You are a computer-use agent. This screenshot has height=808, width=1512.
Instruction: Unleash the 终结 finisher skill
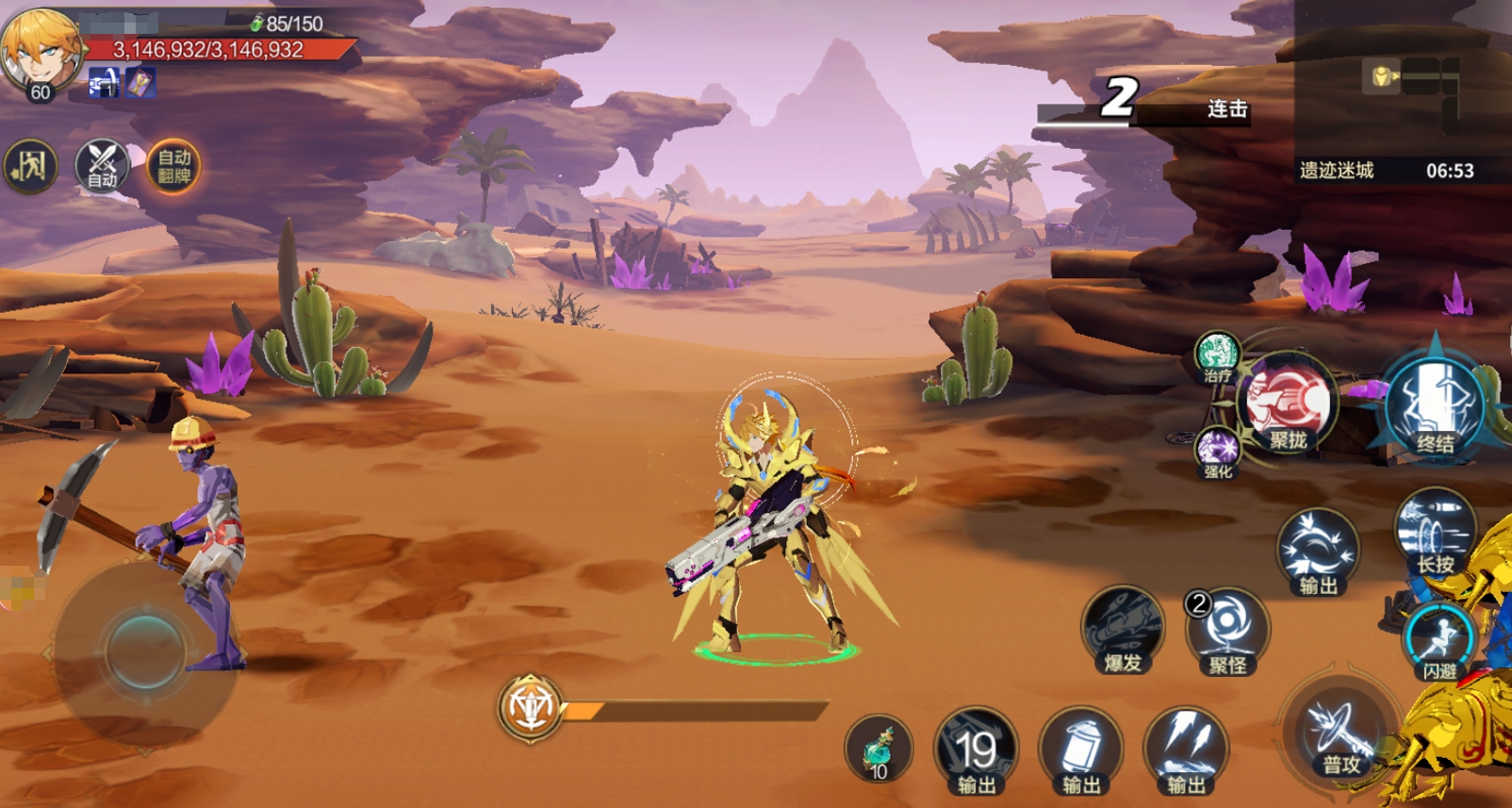(1435, 405)
